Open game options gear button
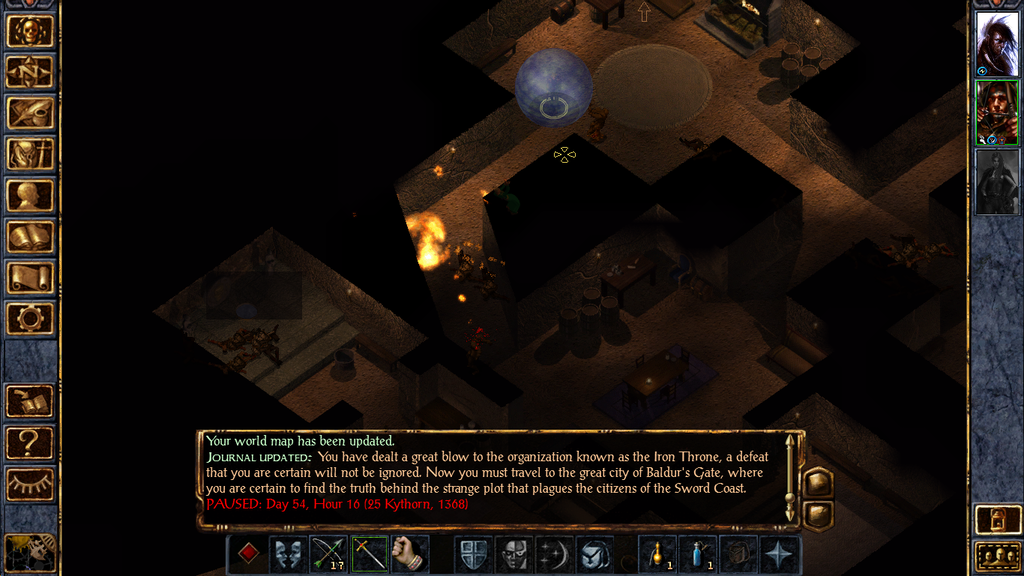Image resolution: width=1024 pixels, height=576 pixels. (x=30, y=319)
